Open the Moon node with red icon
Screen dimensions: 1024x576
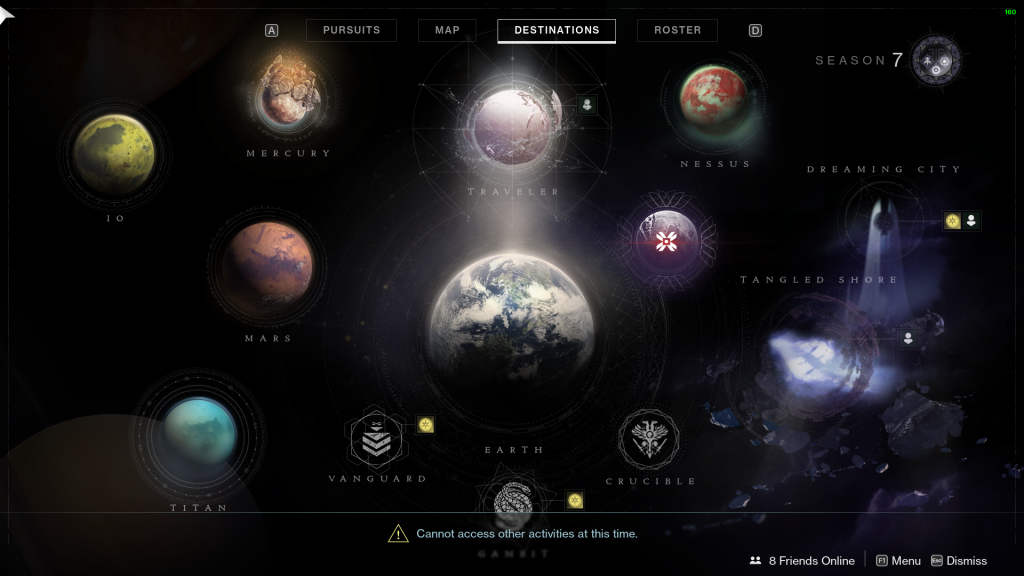coord(667,240)
